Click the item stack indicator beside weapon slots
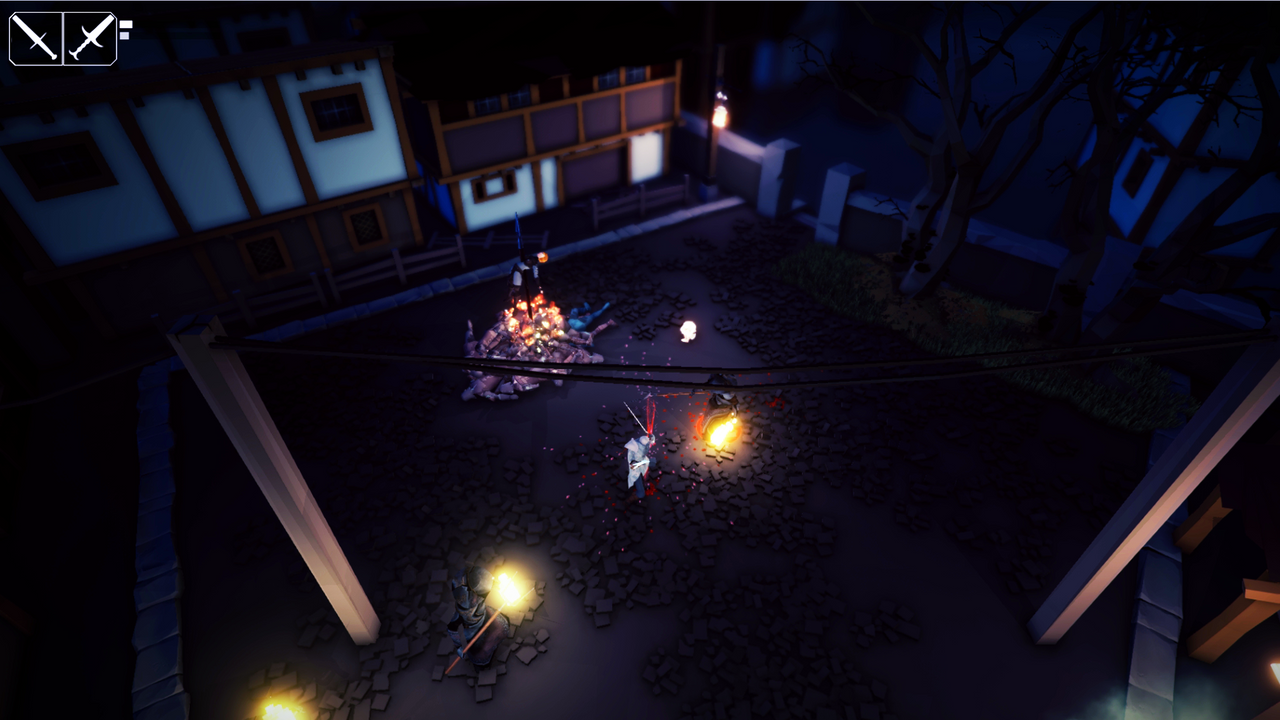 coord(124,25)
